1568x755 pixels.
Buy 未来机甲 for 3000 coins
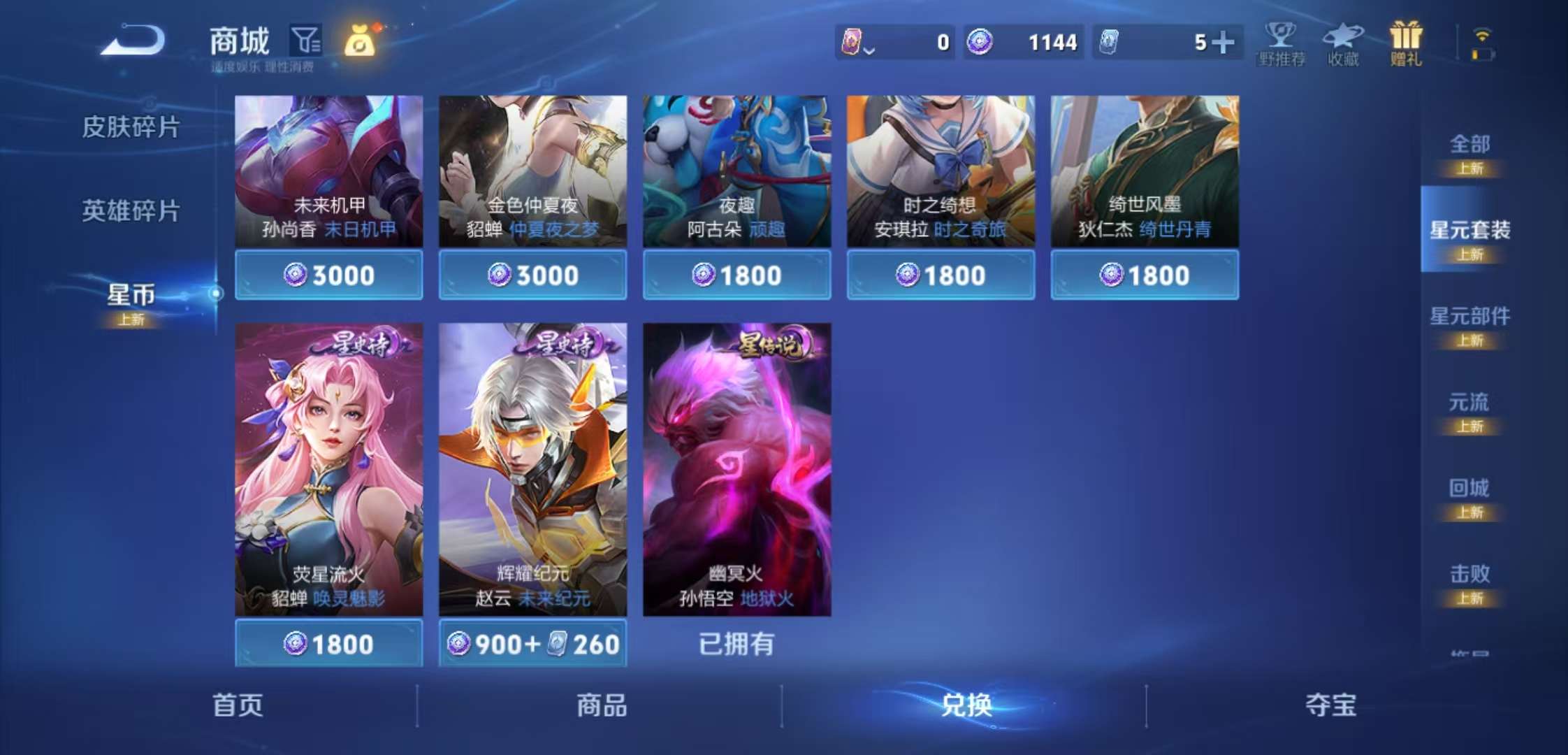328,275
